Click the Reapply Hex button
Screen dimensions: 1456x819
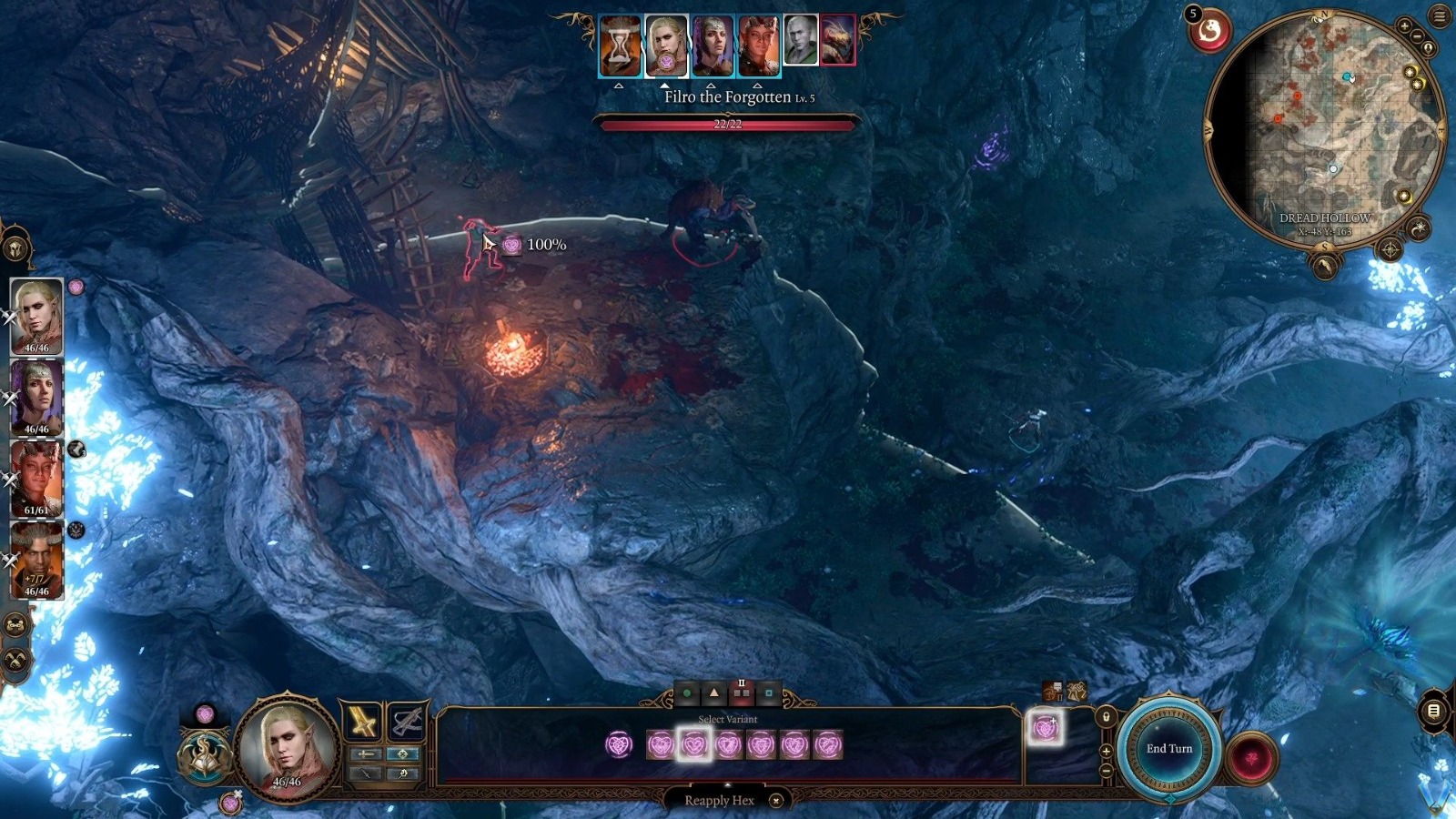coord(719,798)
